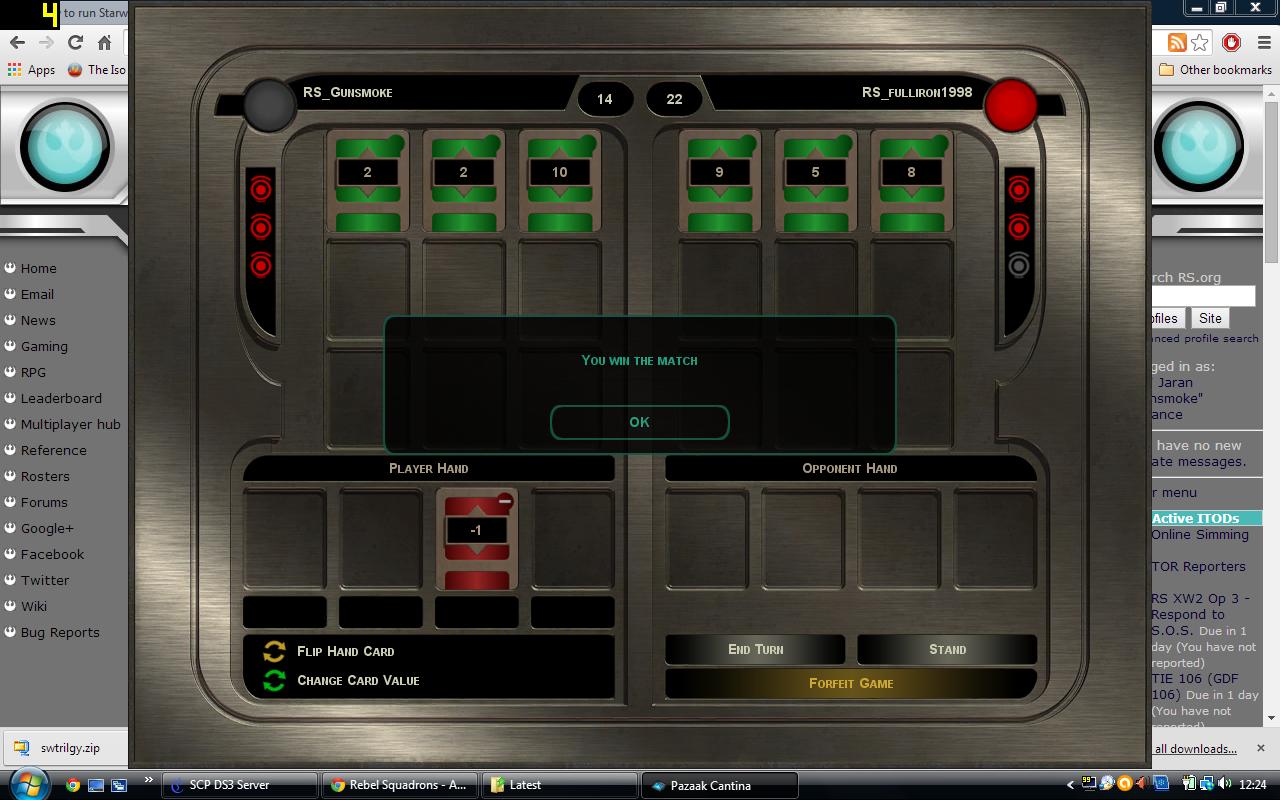Click the End Turn button
1280x800 pixels.
pos(755,649)
